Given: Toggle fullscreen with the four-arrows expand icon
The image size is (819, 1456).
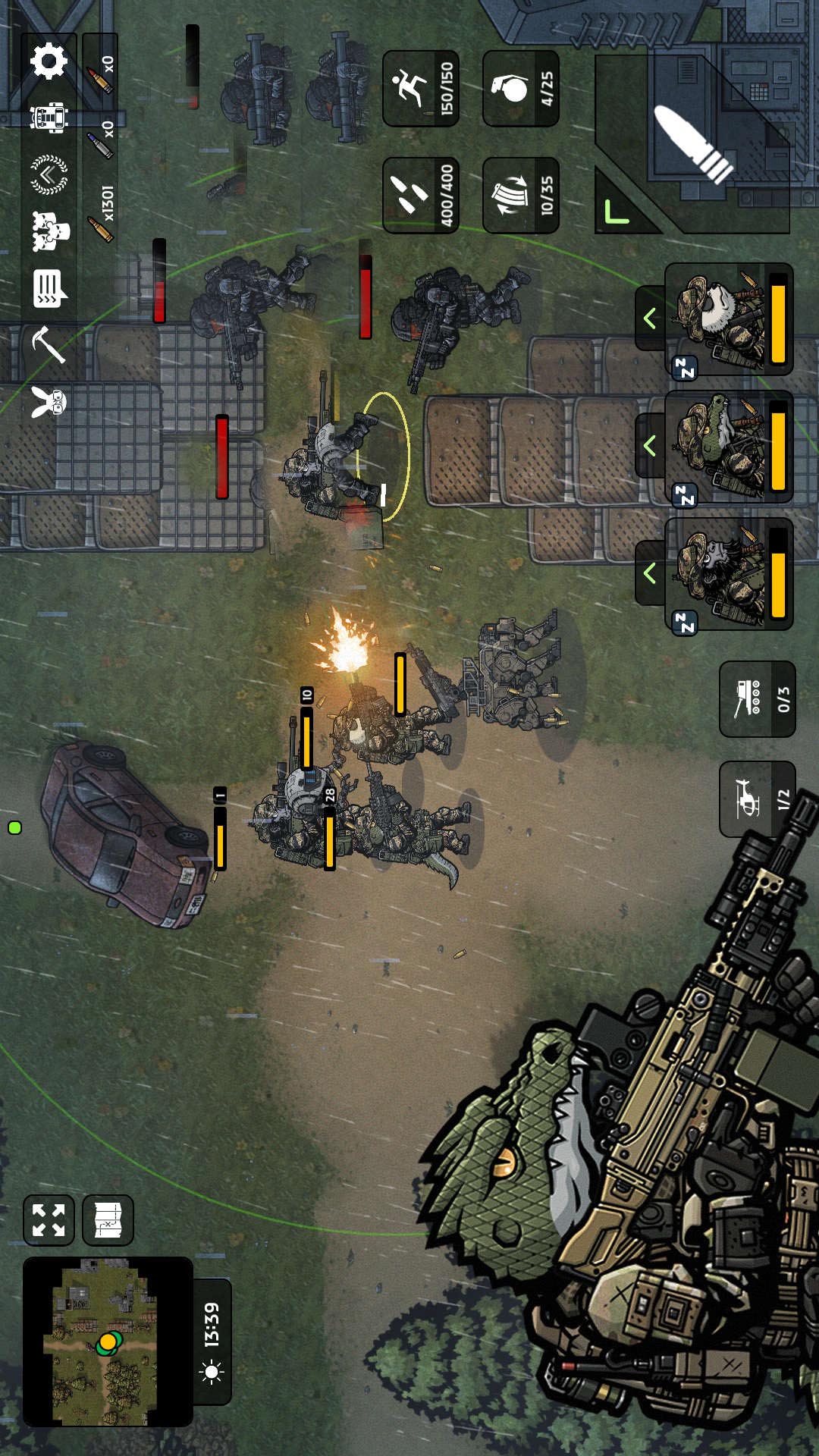Looking at the screenshot, I should 49,1220.
